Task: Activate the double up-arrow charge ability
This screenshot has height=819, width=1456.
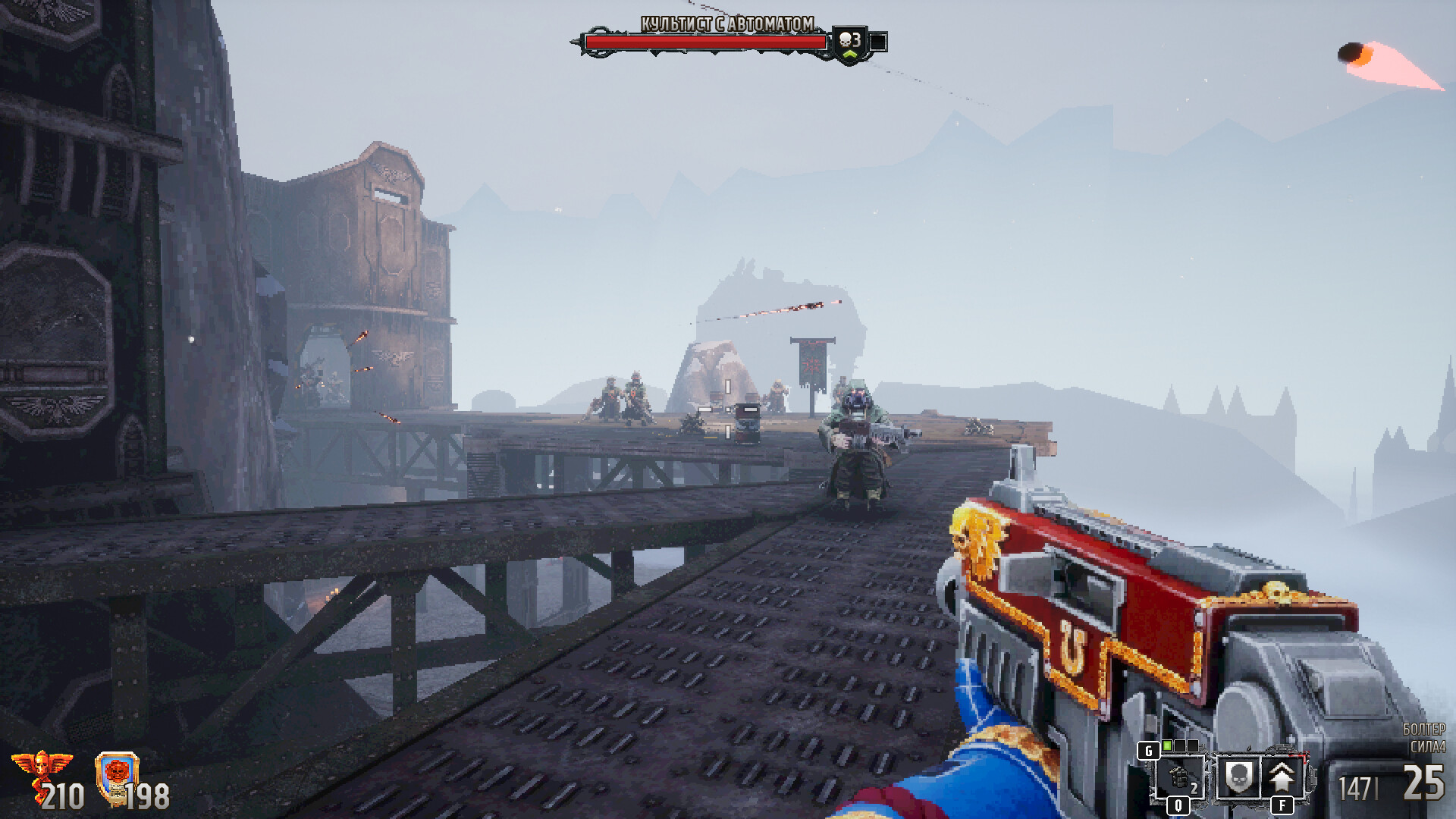Action: point(1282,777)
